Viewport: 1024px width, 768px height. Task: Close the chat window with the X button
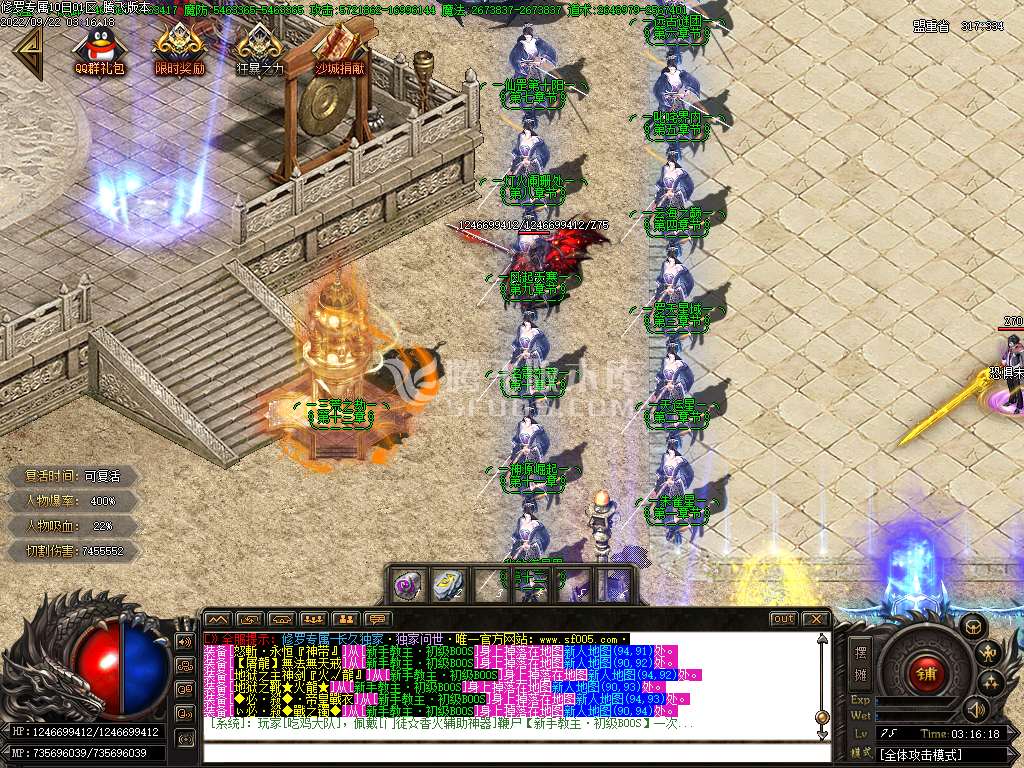[816, 619]
